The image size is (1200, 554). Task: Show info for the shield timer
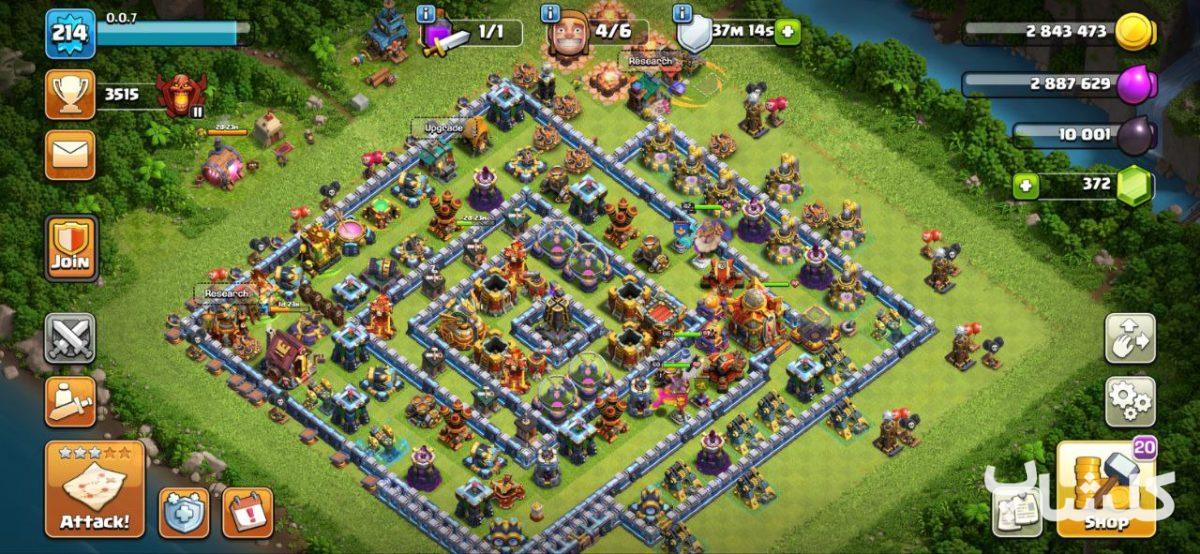tap(684, 14)
